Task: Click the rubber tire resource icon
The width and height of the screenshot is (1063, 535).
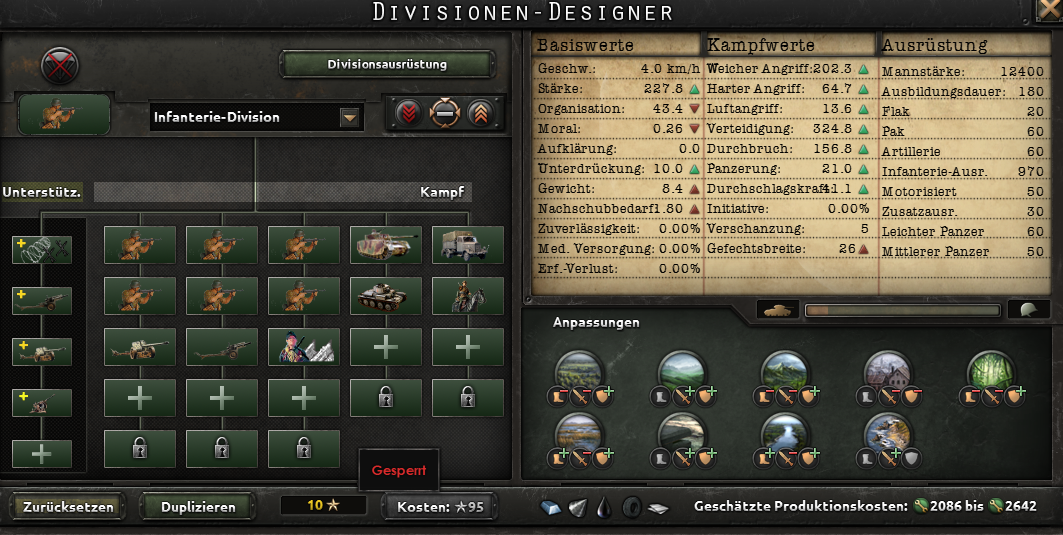Action: tap(631, 507)
